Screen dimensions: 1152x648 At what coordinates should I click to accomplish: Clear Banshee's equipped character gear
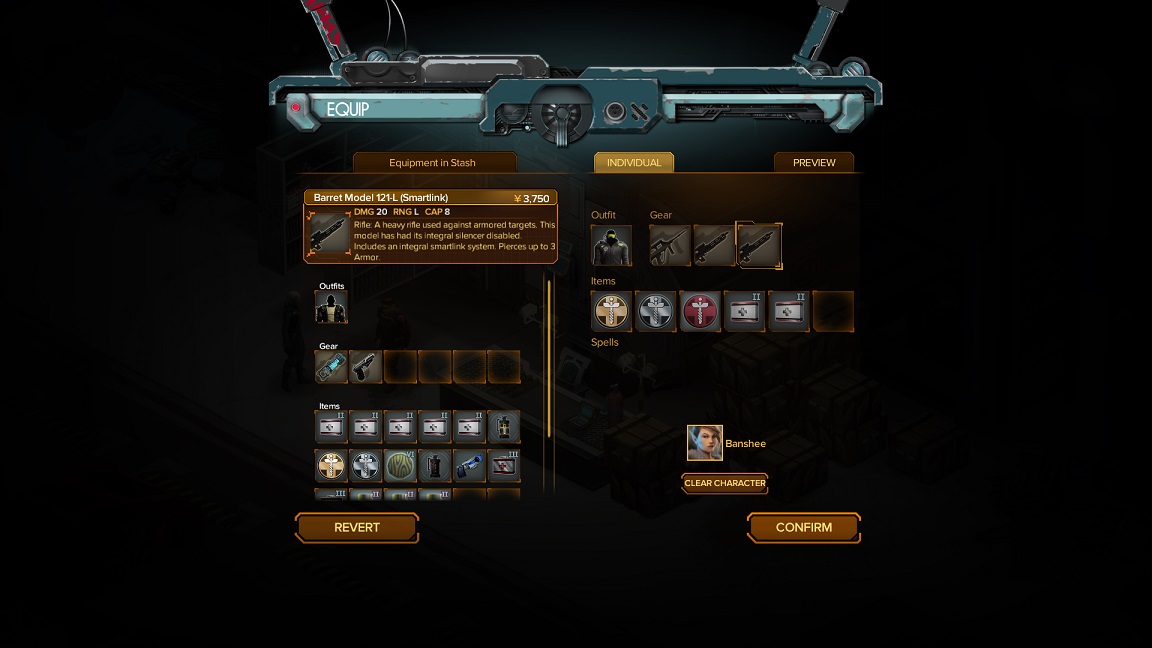point(725,483)
